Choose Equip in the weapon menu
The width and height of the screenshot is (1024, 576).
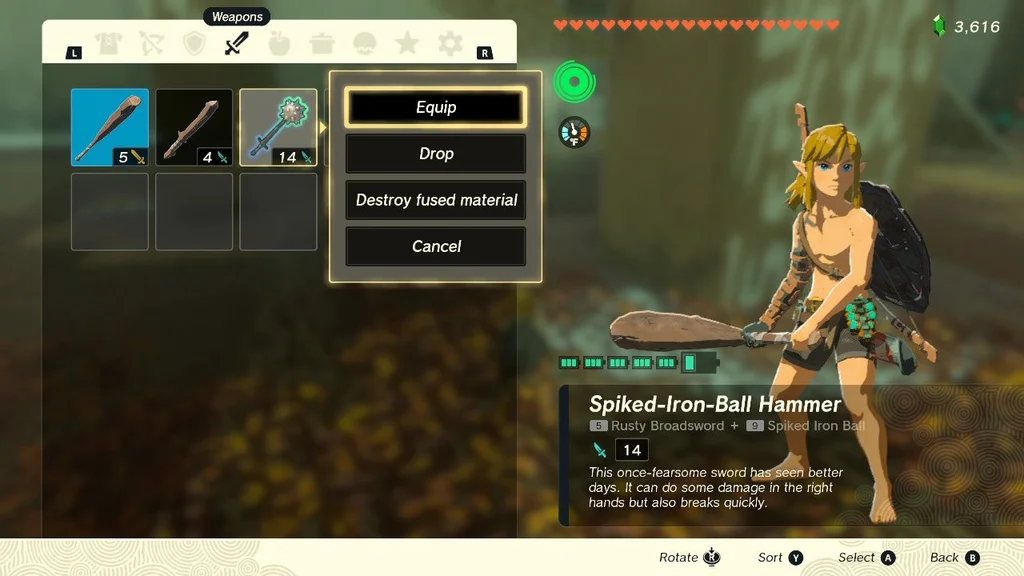coord(435,108)
